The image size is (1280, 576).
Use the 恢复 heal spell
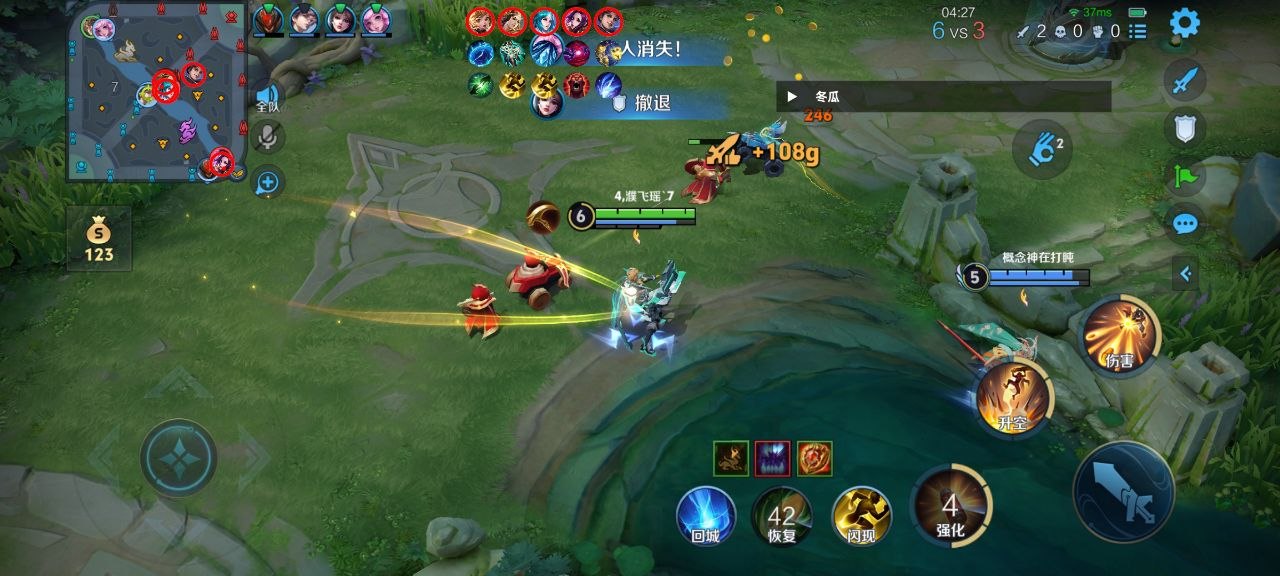(781, 514)
